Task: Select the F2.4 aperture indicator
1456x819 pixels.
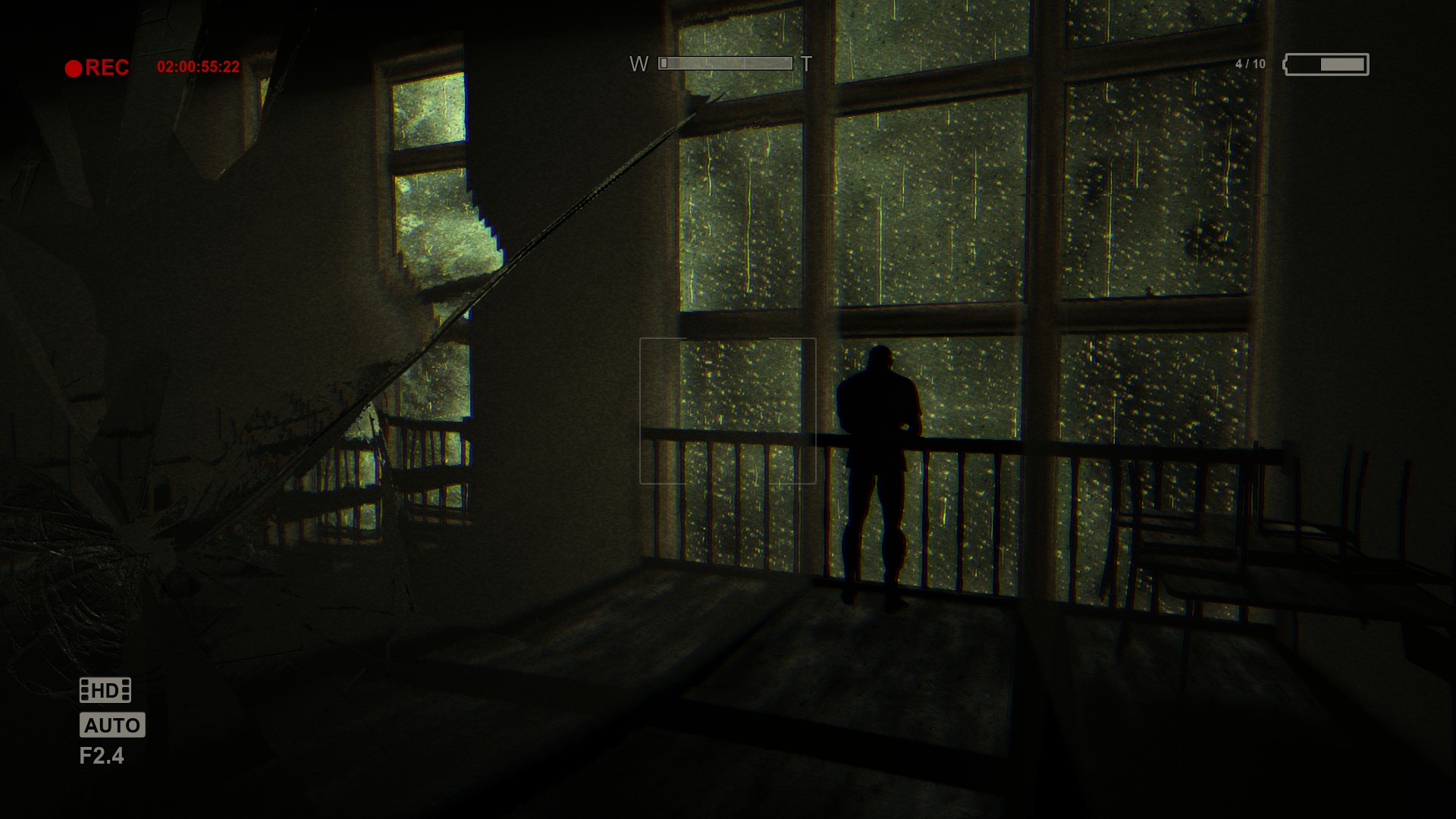Action: coord(102,756)
